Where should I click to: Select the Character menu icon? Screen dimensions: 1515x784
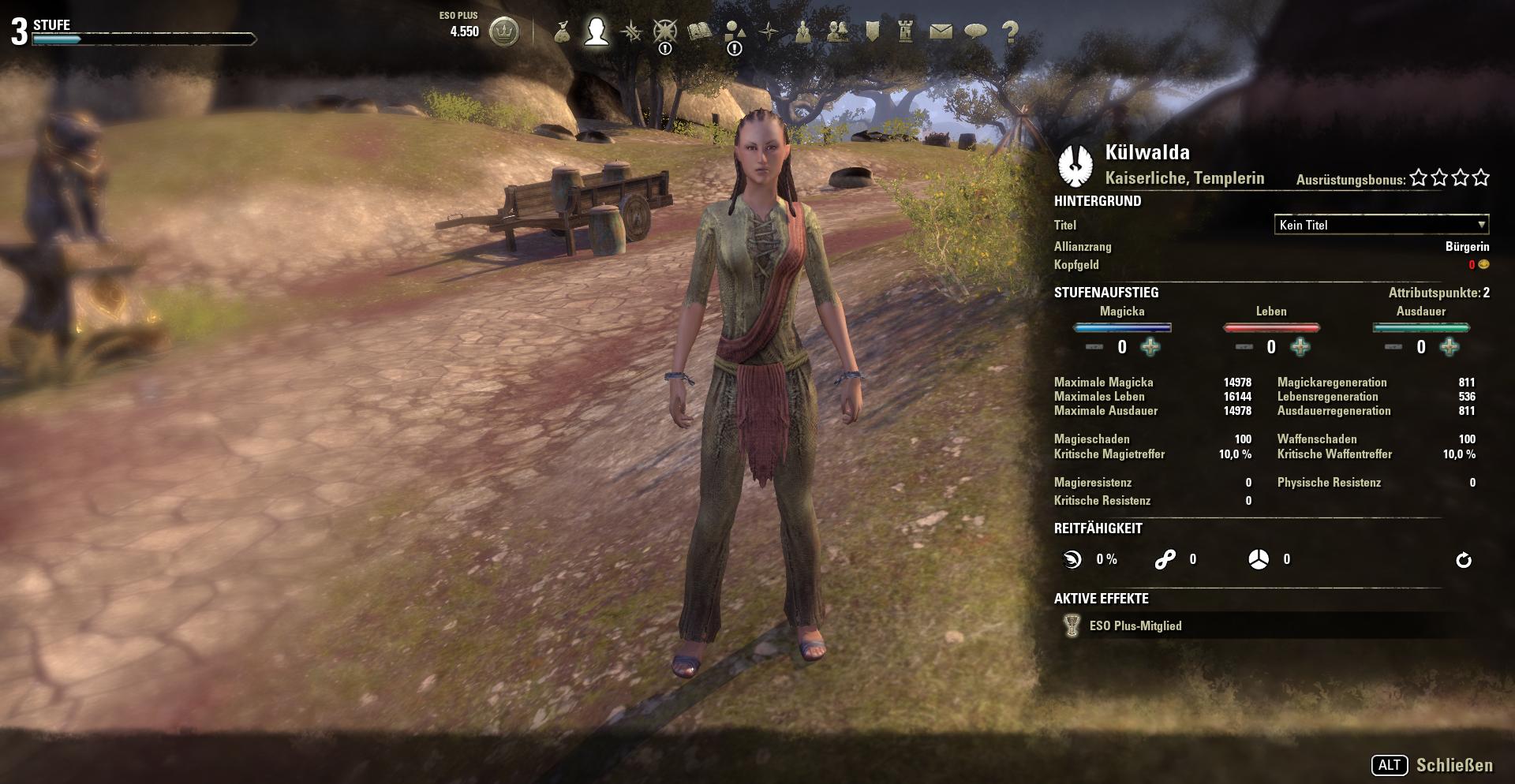pos(596,30)
